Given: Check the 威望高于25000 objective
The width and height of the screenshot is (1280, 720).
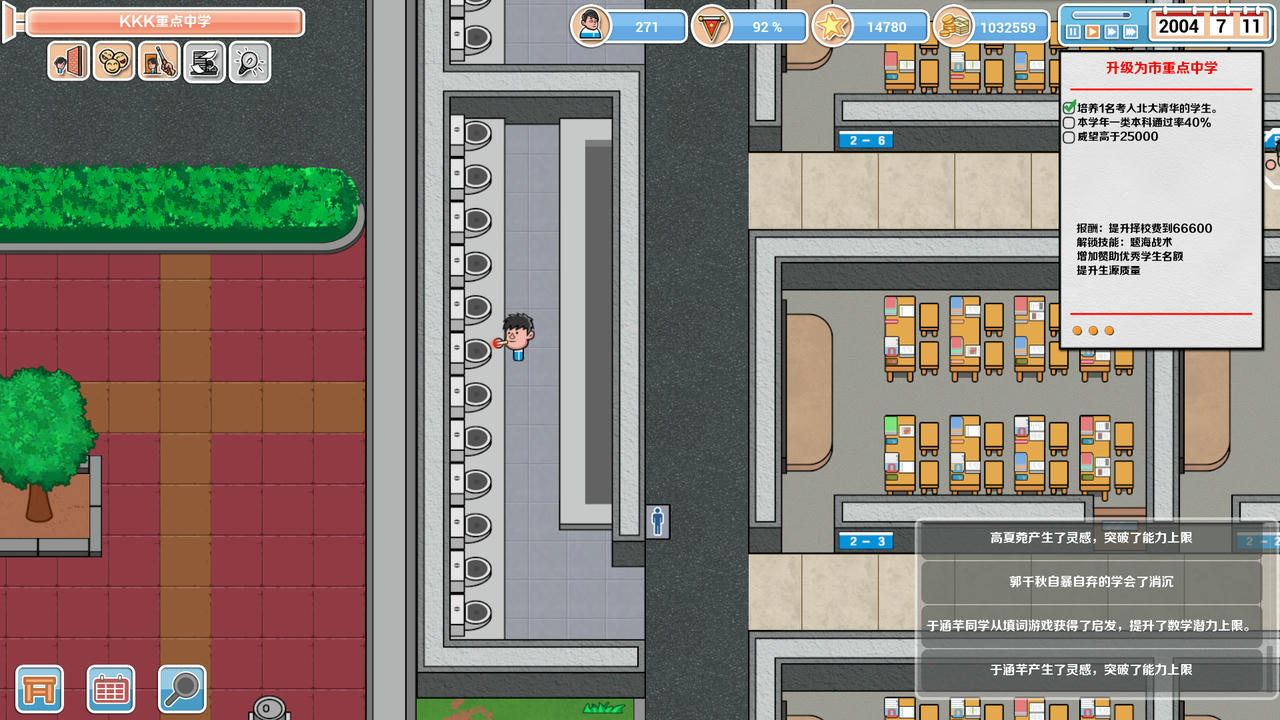Looking at the screenshot, I should pos(1068,137).
